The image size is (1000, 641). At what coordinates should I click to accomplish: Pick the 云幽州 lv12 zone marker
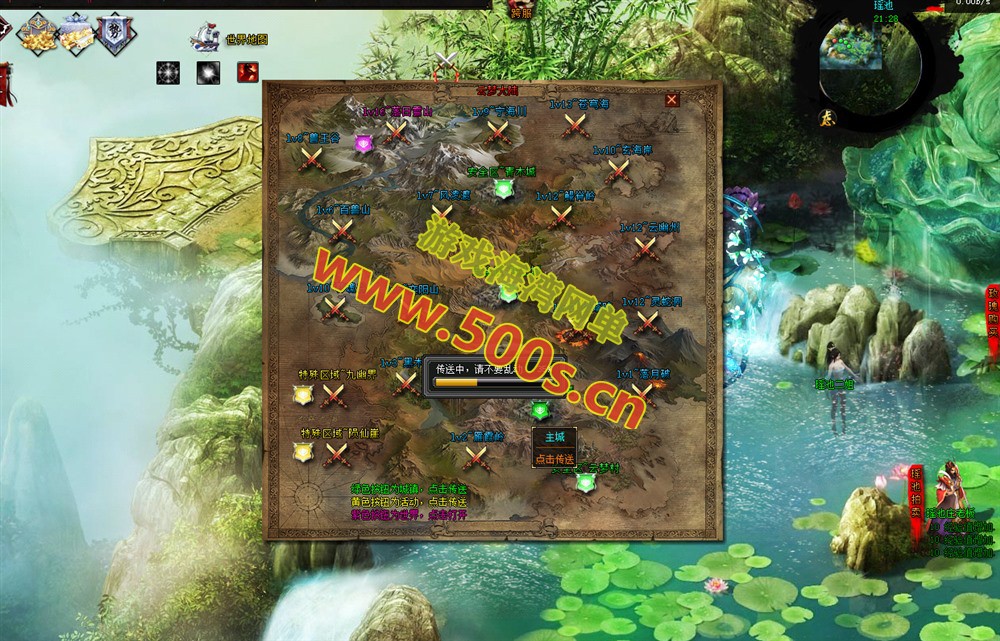[x=645, y=249]
